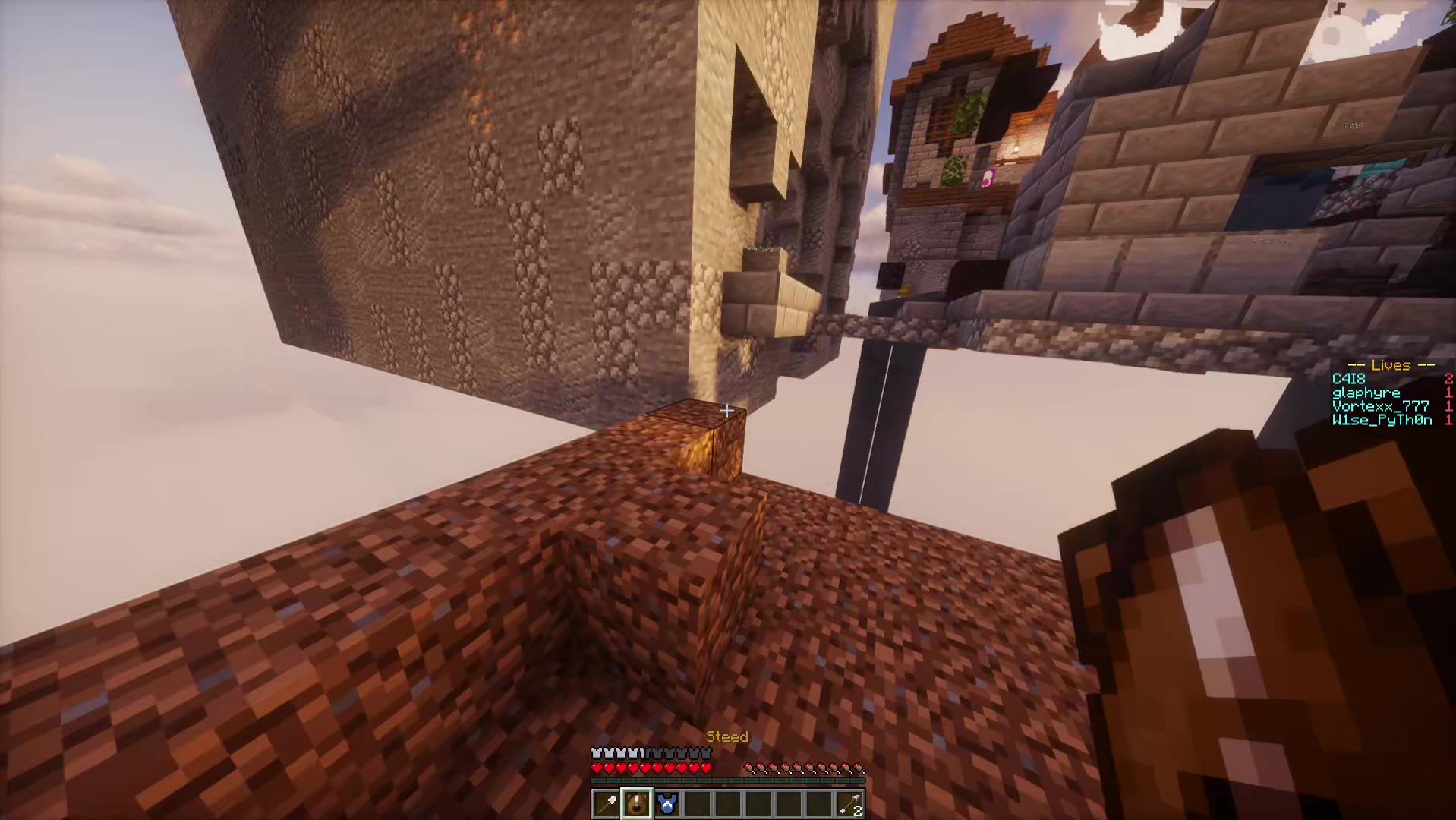1456x820 pixels.
Task: Select the blue horse armor in the hotbar
Action: [x=668, y=804]
